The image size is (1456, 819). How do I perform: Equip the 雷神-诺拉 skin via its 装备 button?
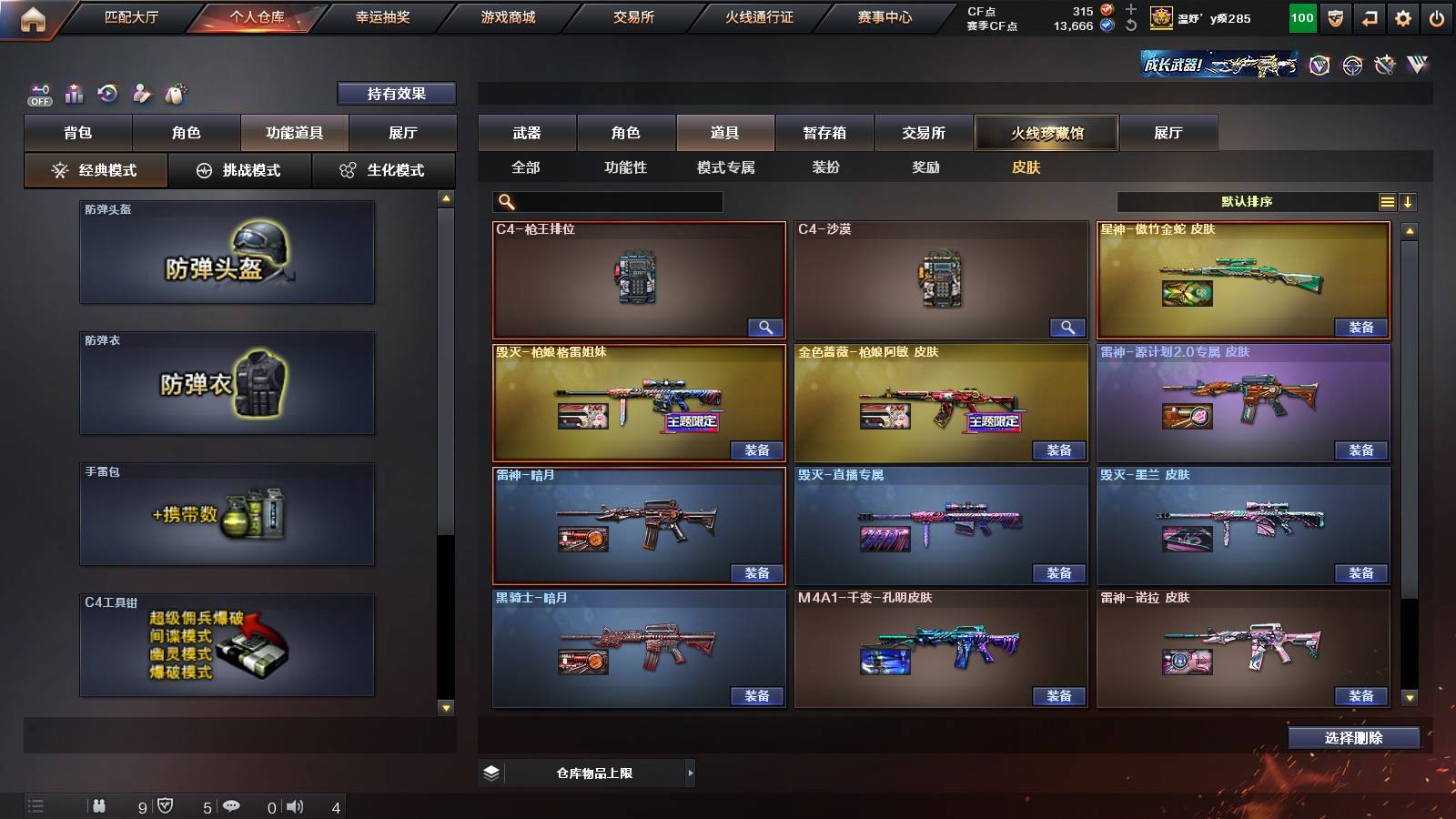[x=1360, y=695]
